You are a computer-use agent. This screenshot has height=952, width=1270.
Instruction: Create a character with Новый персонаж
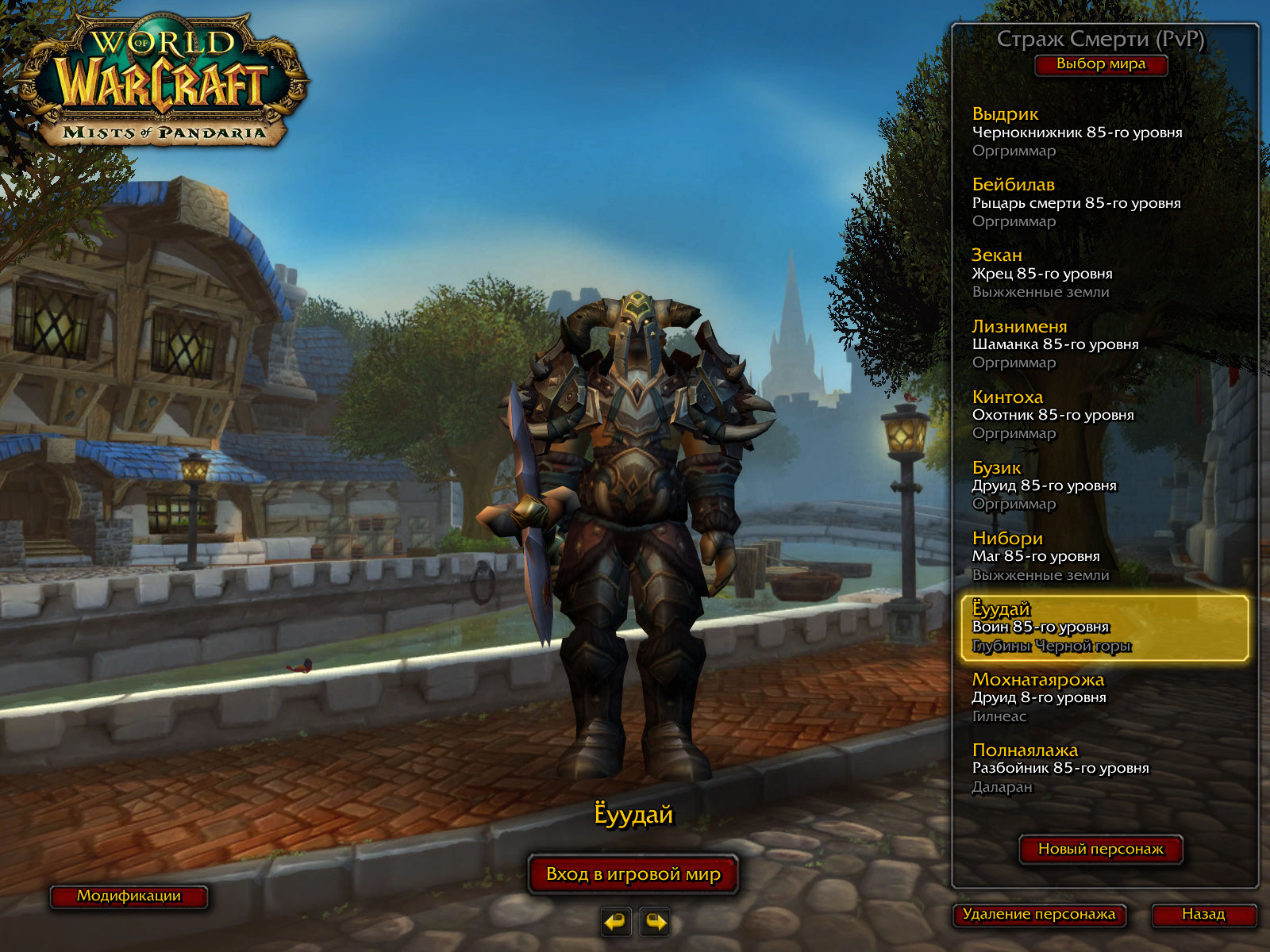[x=1100, y=849]
